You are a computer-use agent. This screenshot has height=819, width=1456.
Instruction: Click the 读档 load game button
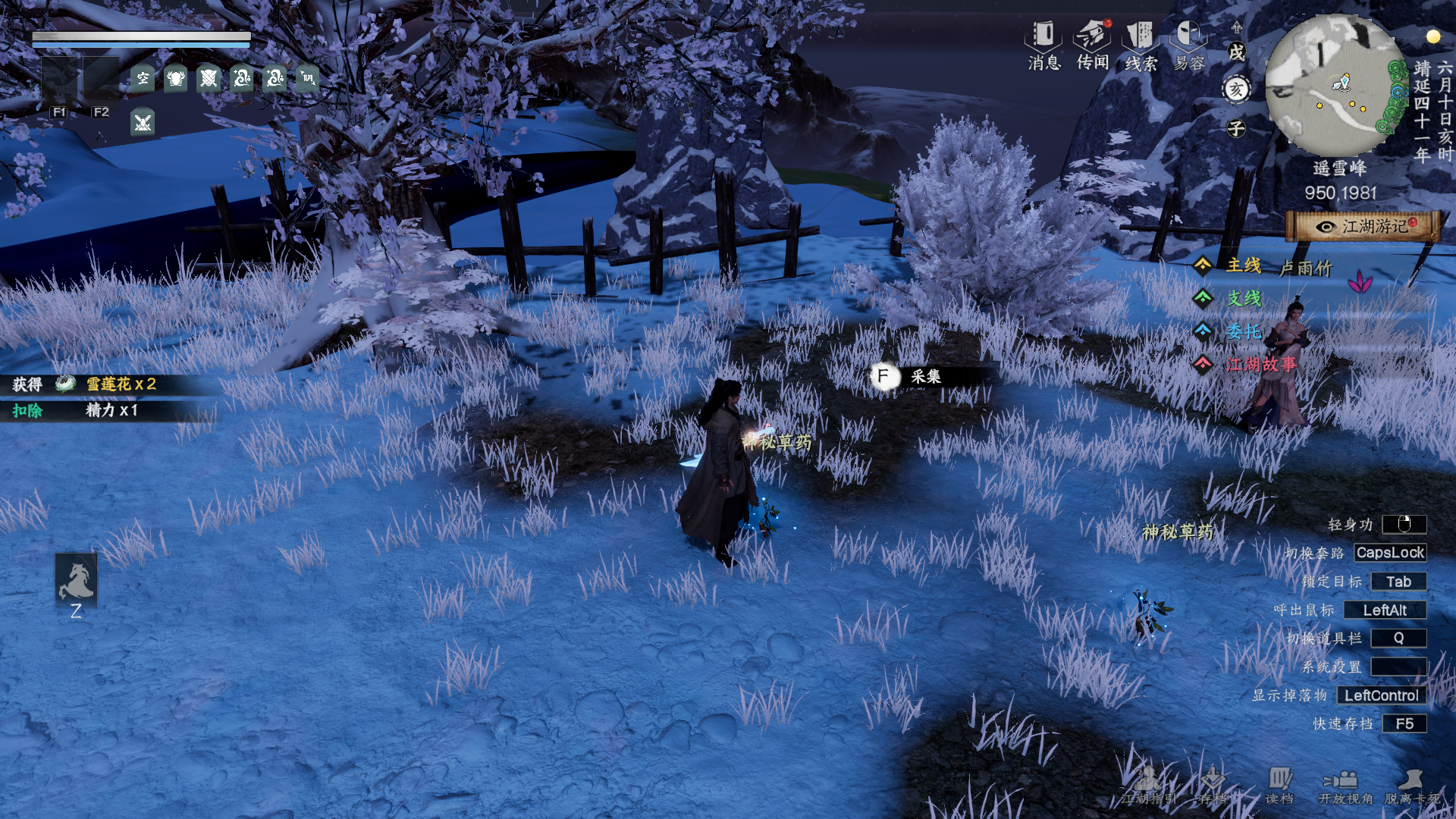[1279, 786]
